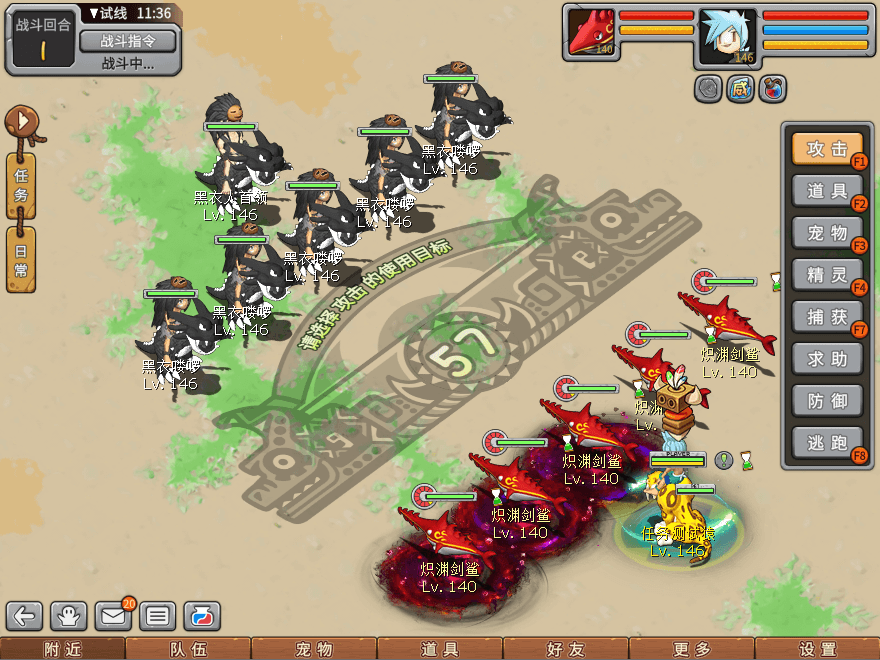Viewport: 880px width, 660px height.
Task: Open the 精灵 (Spirit) battle command
Action: click(827, 275)
